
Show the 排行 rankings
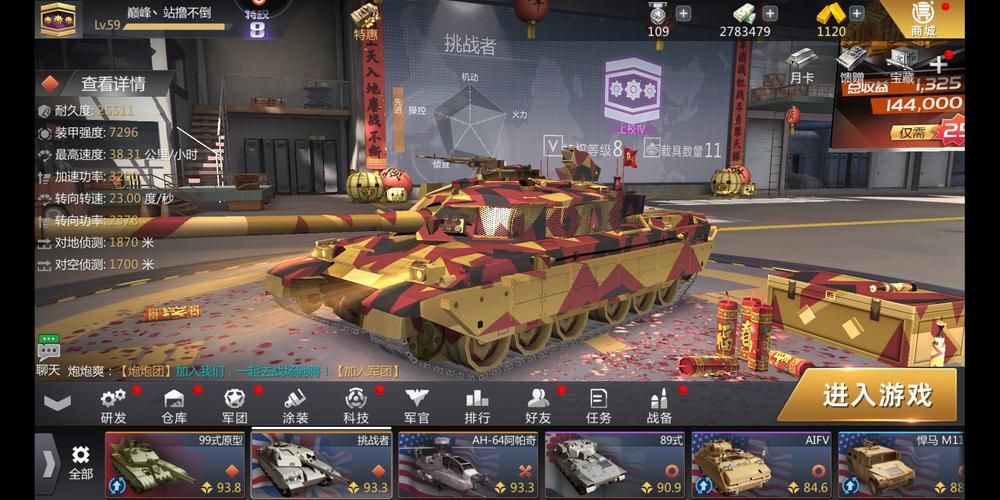click(x=477, y=404)
